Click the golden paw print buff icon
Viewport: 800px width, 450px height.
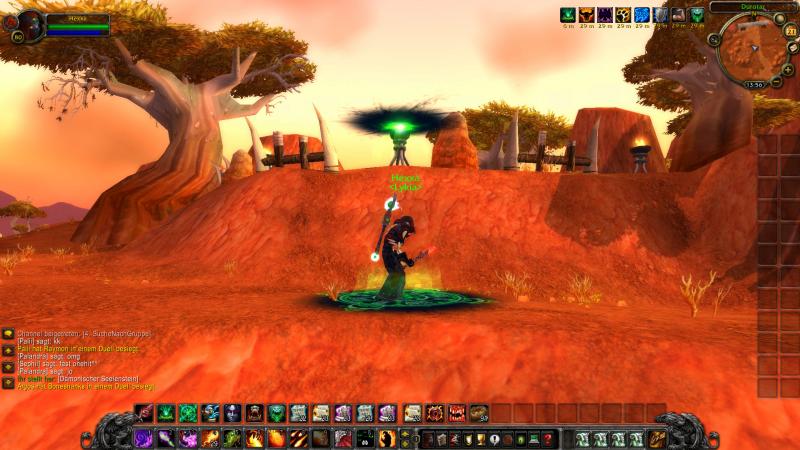[x=623, y=15]
